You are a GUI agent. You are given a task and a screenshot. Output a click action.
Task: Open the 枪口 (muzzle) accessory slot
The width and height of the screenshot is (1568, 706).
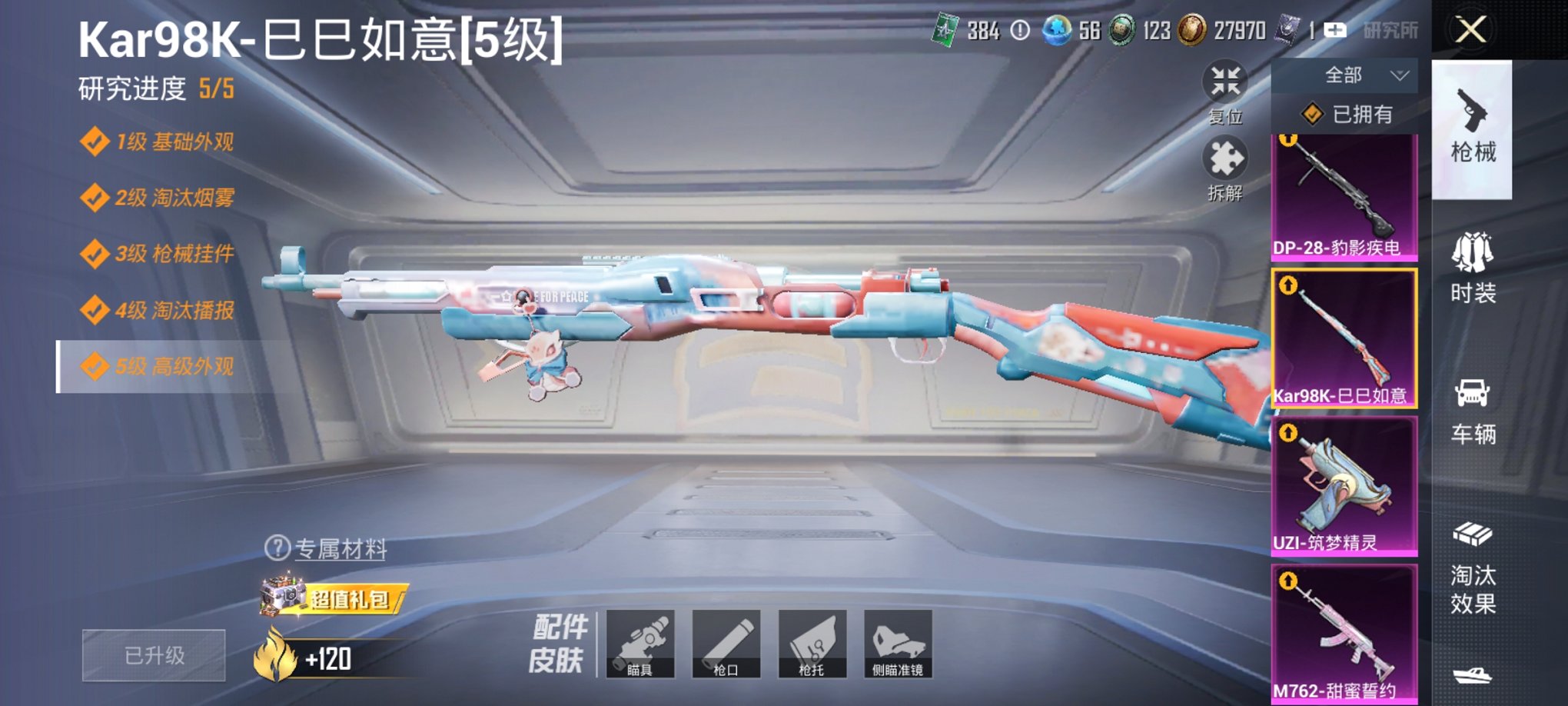click(729, 644)
